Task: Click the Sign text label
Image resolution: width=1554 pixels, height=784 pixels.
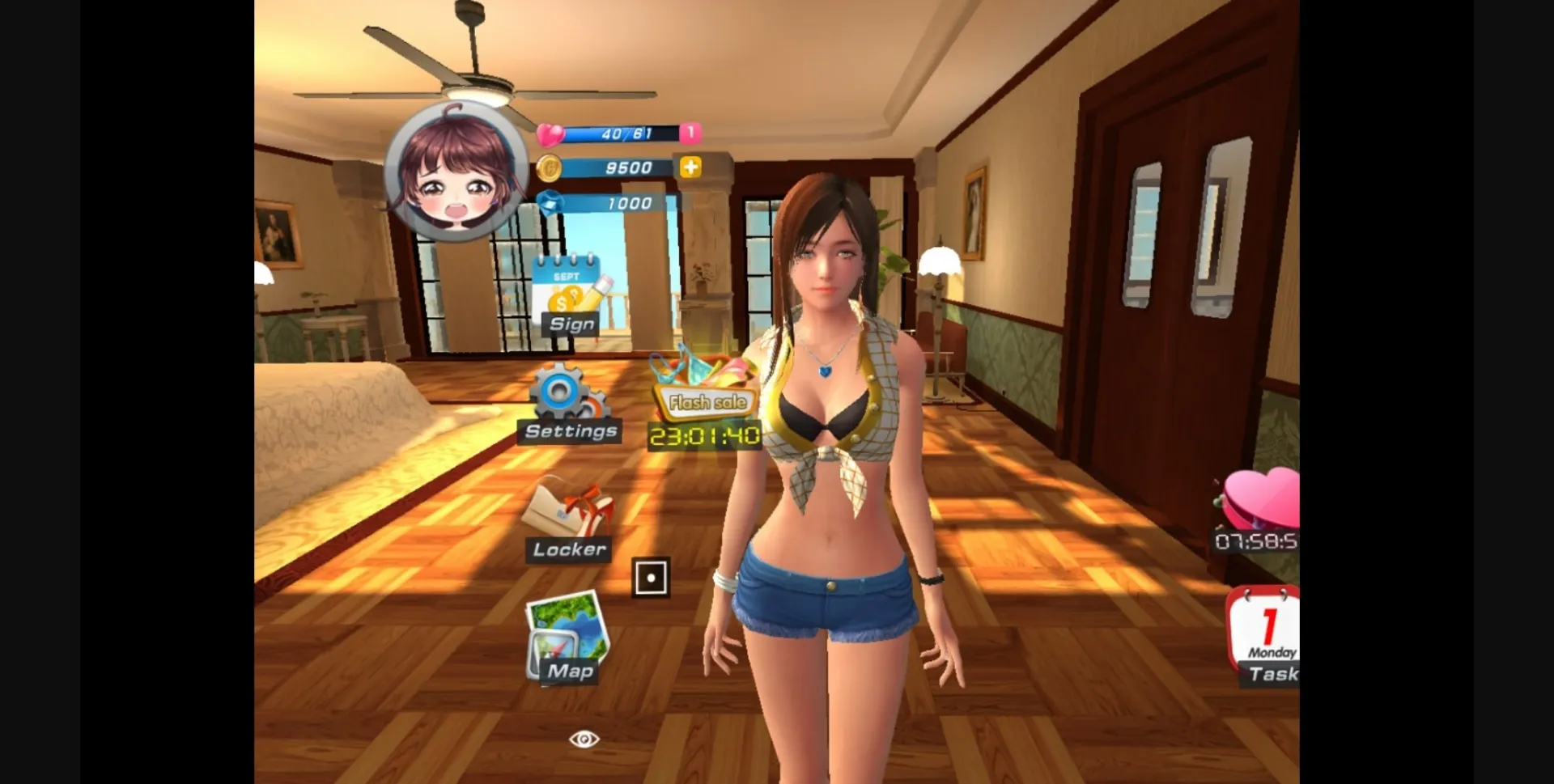Action: (x=571, y=324)
